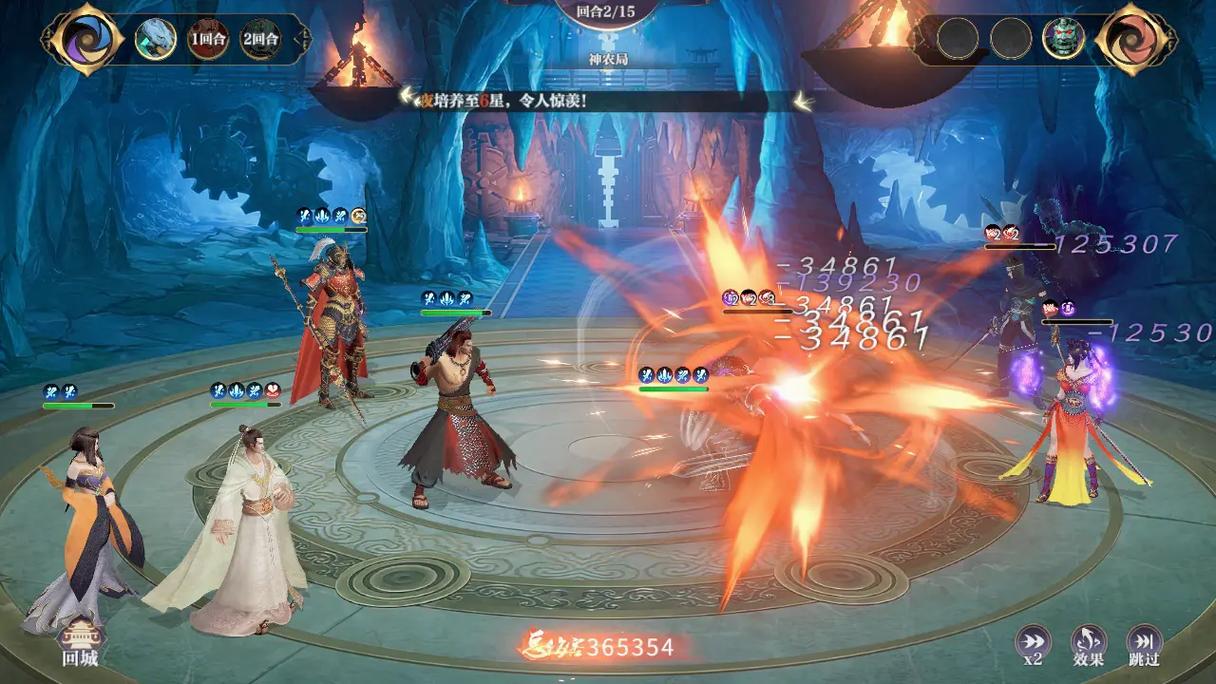Screen dimensions: 1216x684
Task: Tap the white dragon beast portrait
Action: (x=155, y=39)
